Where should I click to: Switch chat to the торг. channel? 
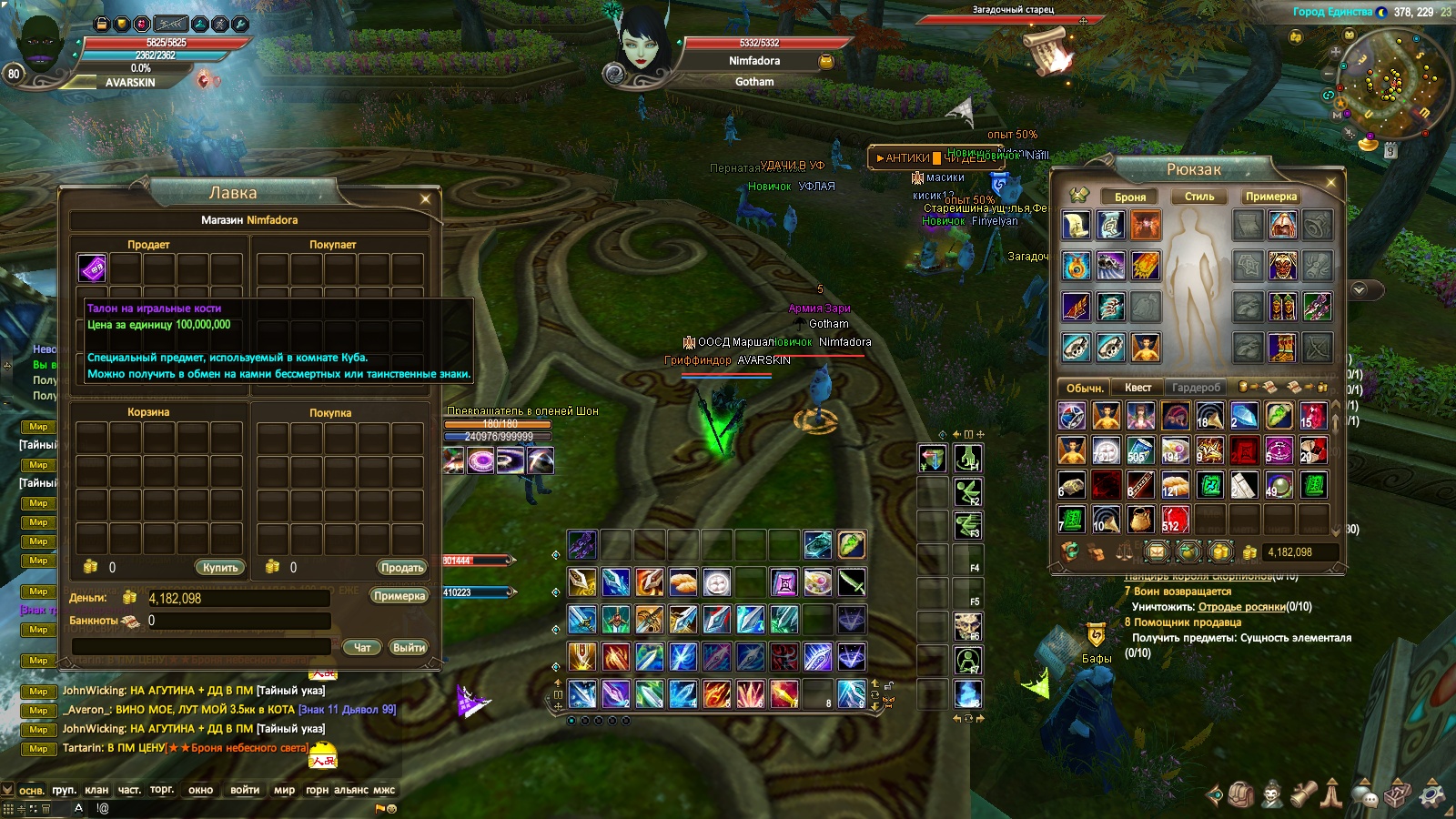pyautogui.click(x=162, y=790)
